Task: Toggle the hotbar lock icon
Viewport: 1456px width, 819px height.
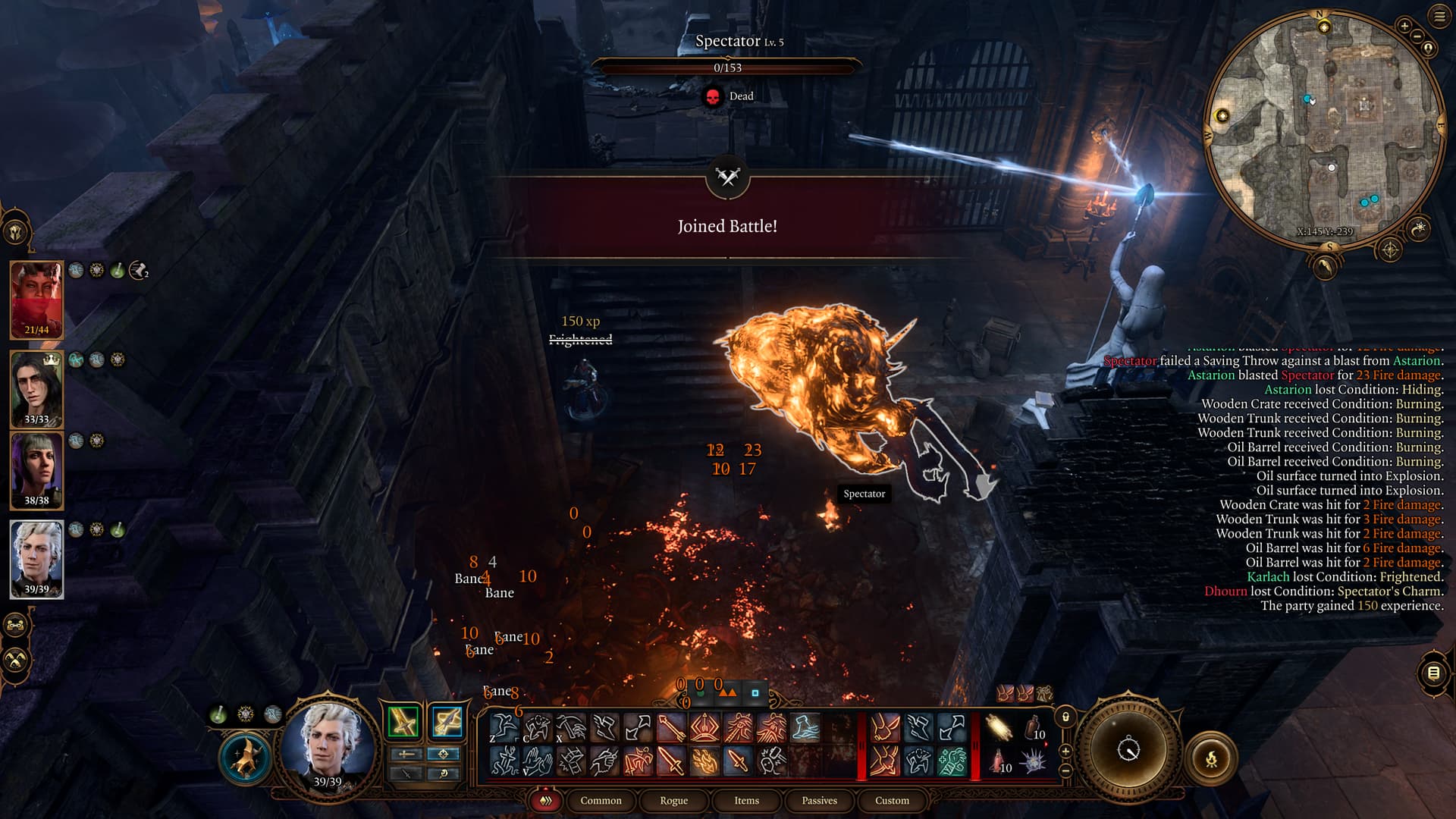Action: (x=1065, y=717)
